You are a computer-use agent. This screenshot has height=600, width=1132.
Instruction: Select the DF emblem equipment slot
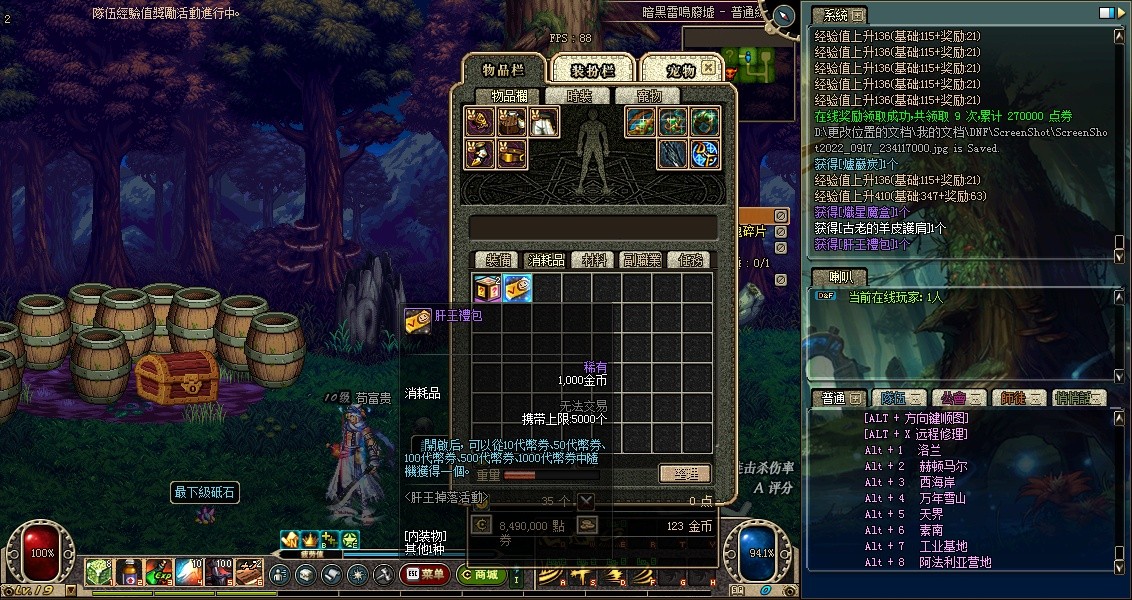[706, 153]
